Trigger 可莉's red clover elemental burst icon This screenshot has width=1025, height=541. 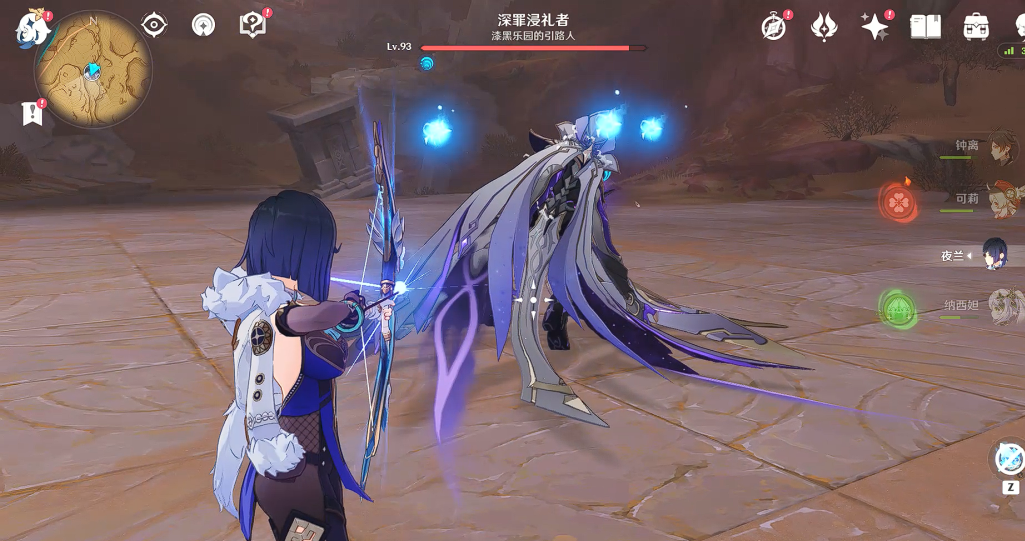coord(898,201)
